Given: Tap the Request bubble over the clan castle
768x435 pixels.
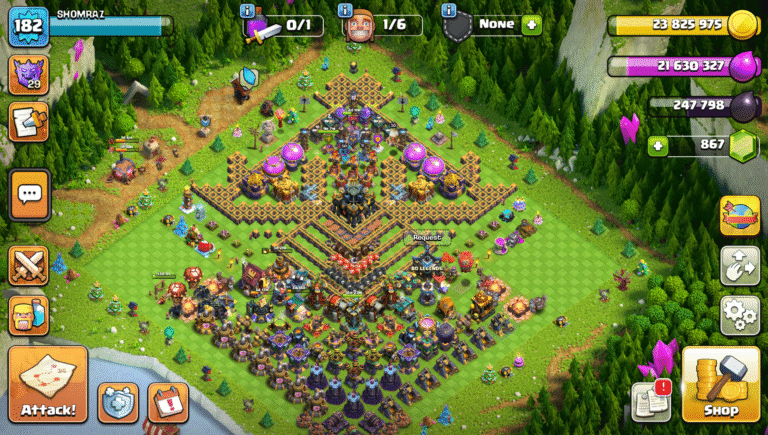Looking at the screenshot, I should 427,238.
